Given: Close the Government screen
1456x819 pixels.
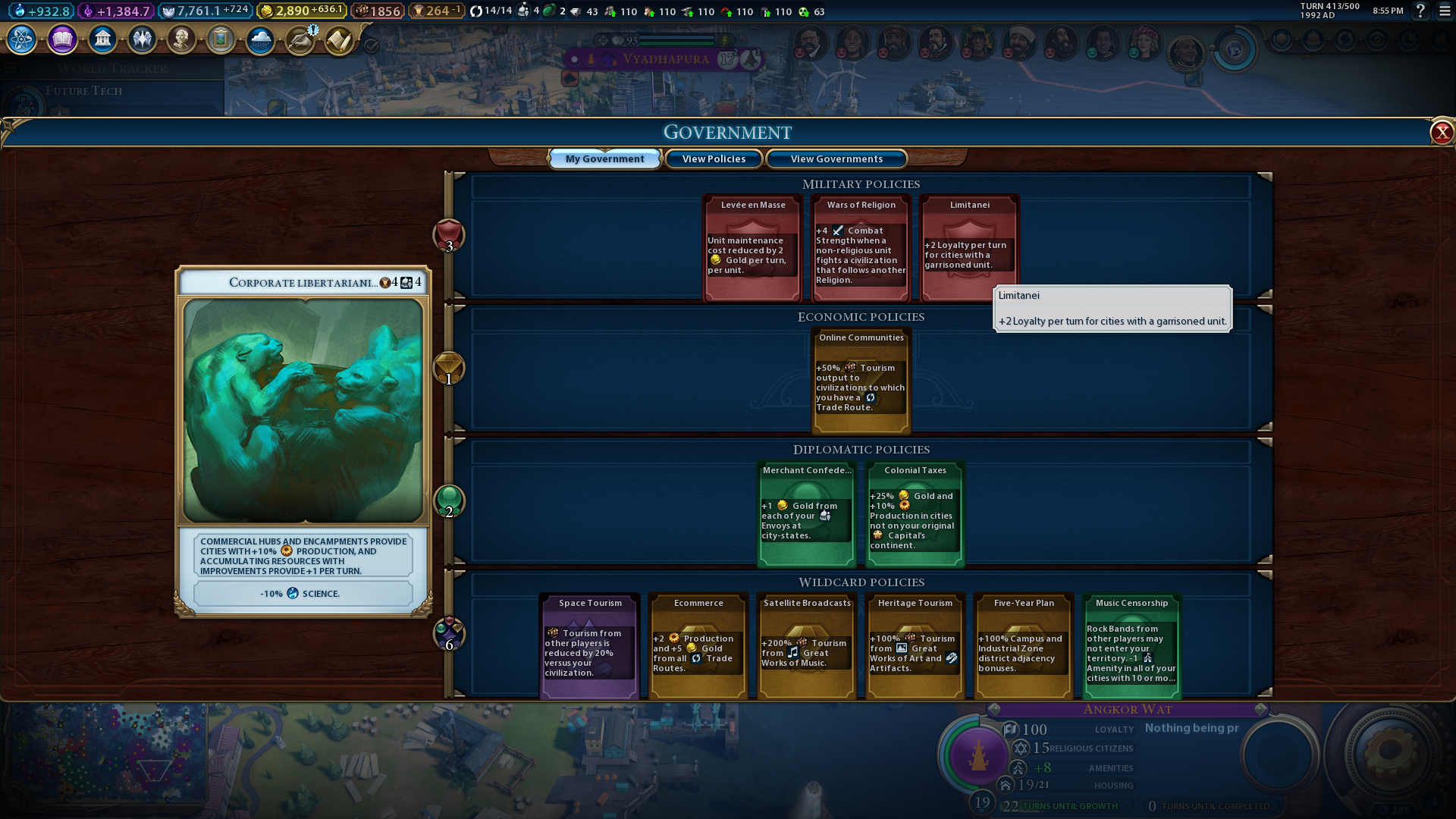Looking at the screenshot, I should tap(1441, 133).
